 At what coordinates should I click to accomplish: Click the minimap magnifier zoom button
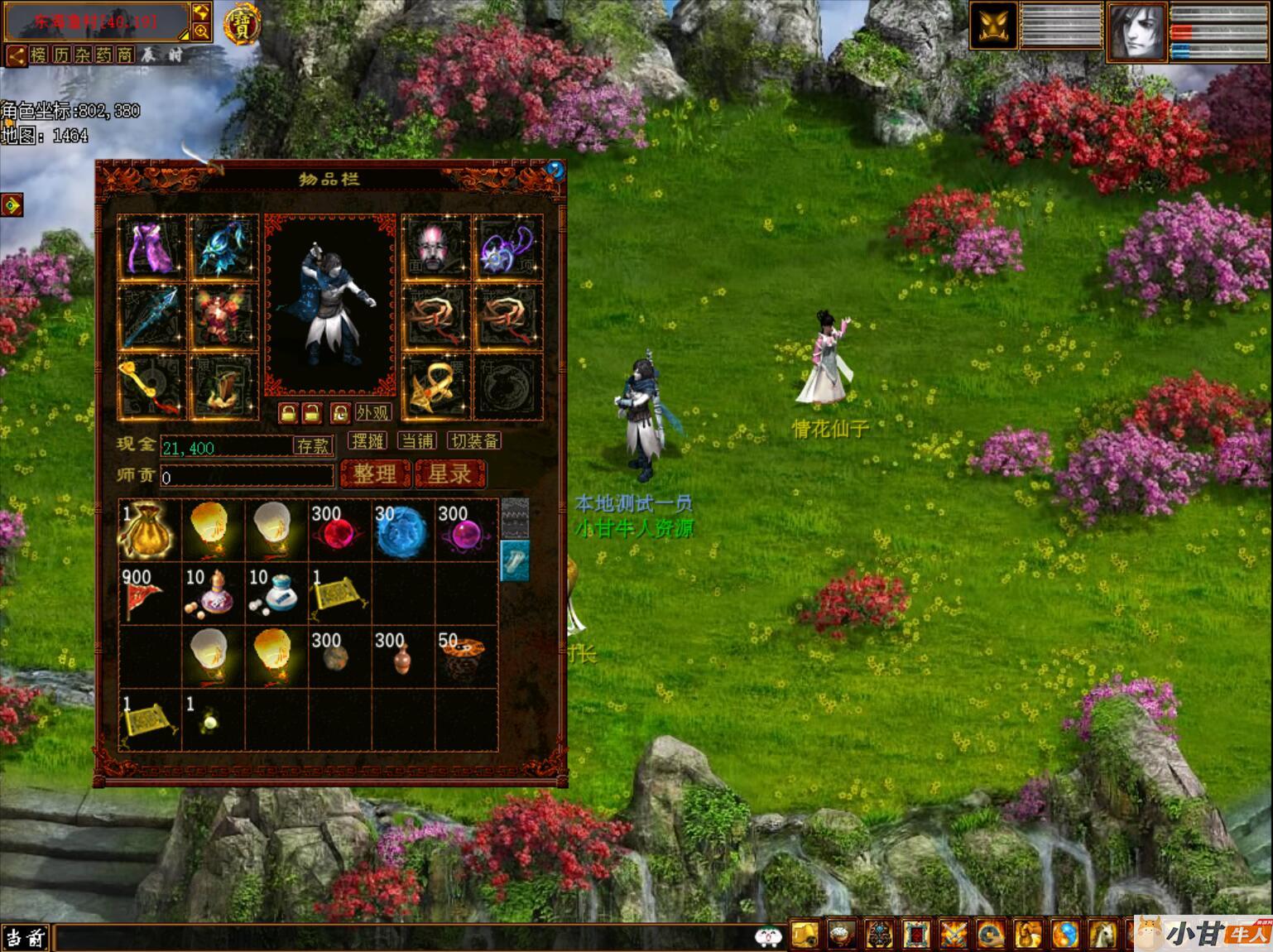[x=201, y=31]
